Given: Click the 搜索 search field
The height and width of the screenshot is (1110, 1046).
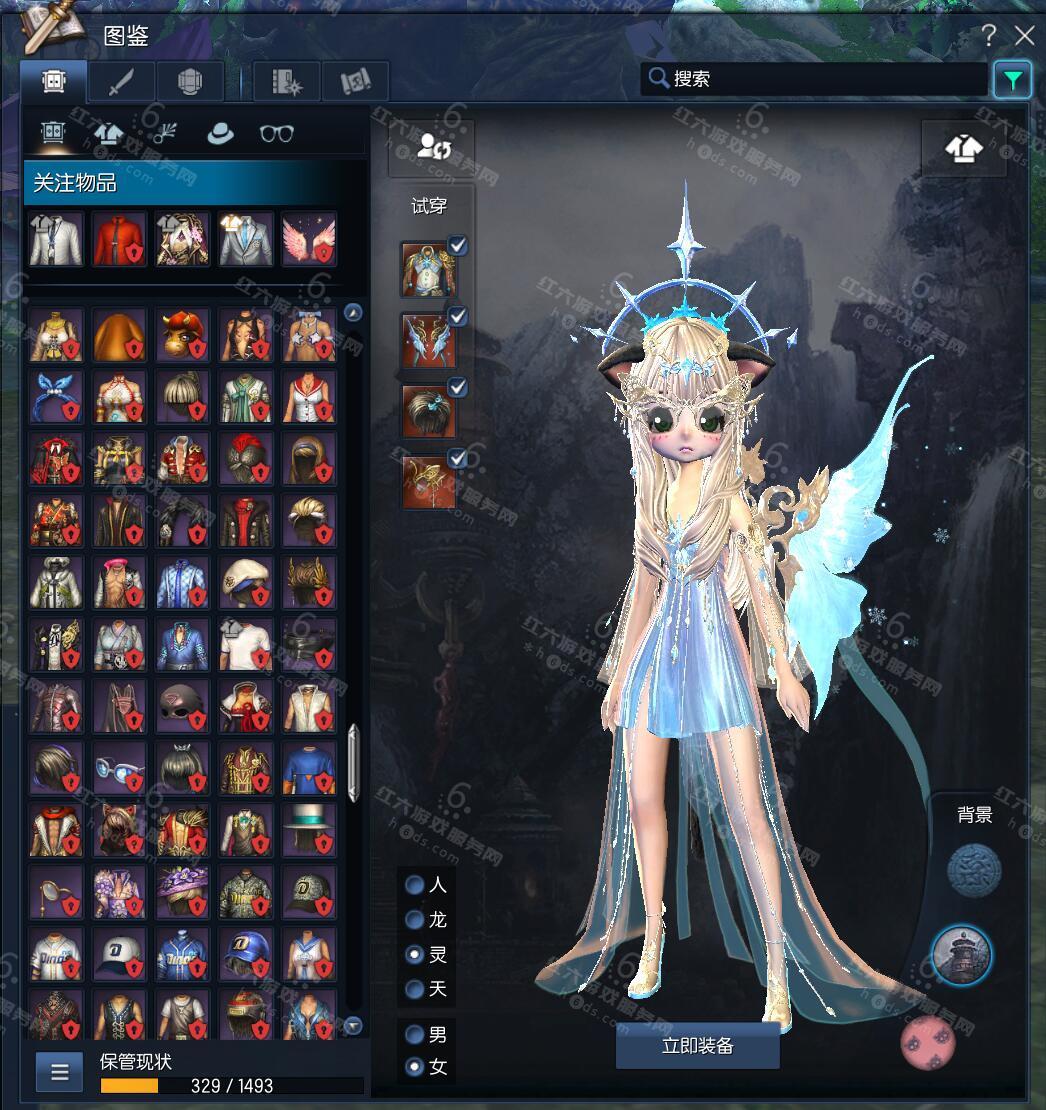Looking at the screenshot, I should [x=815, y=78].
